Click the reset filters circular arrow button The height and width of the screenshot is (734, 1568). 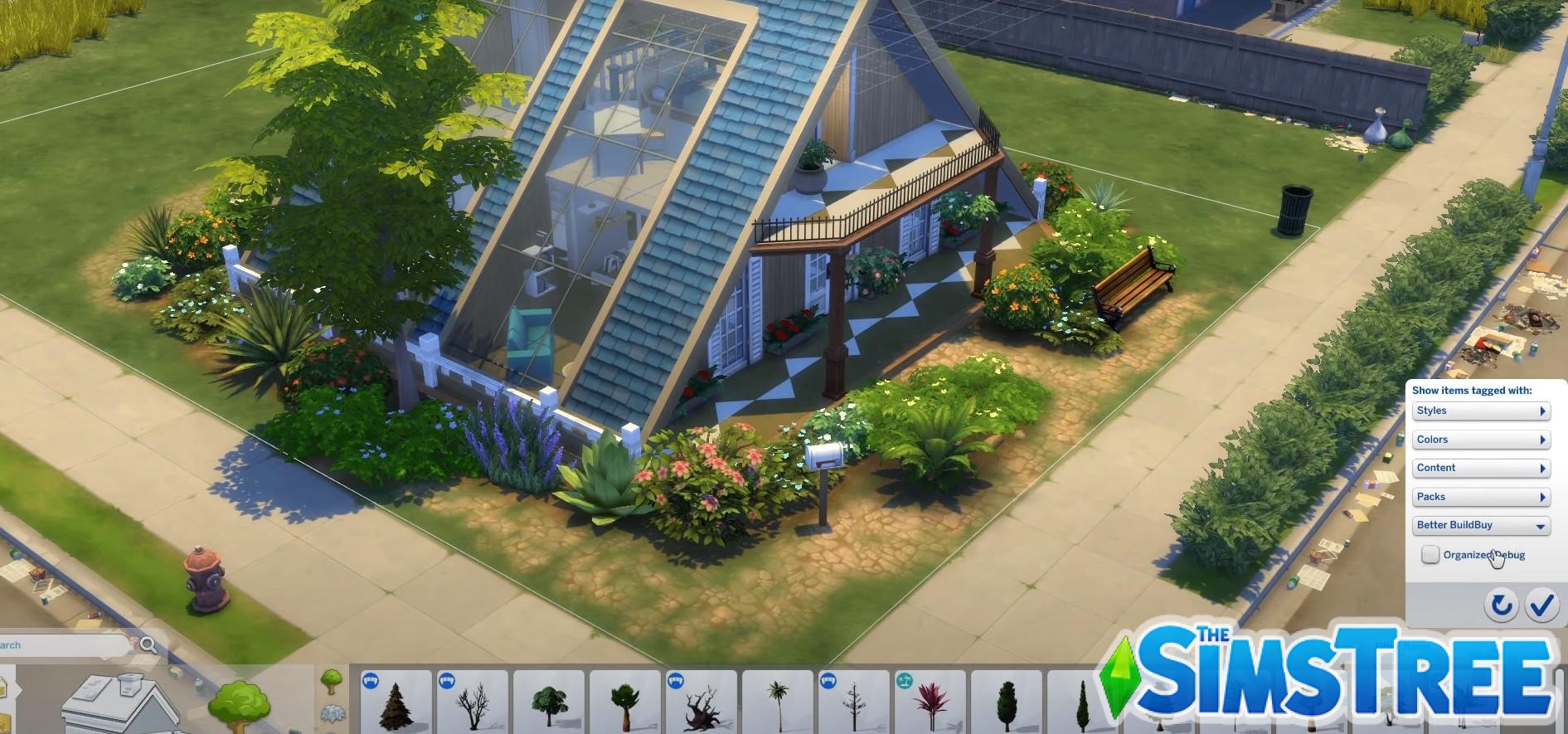[1502, 605]
